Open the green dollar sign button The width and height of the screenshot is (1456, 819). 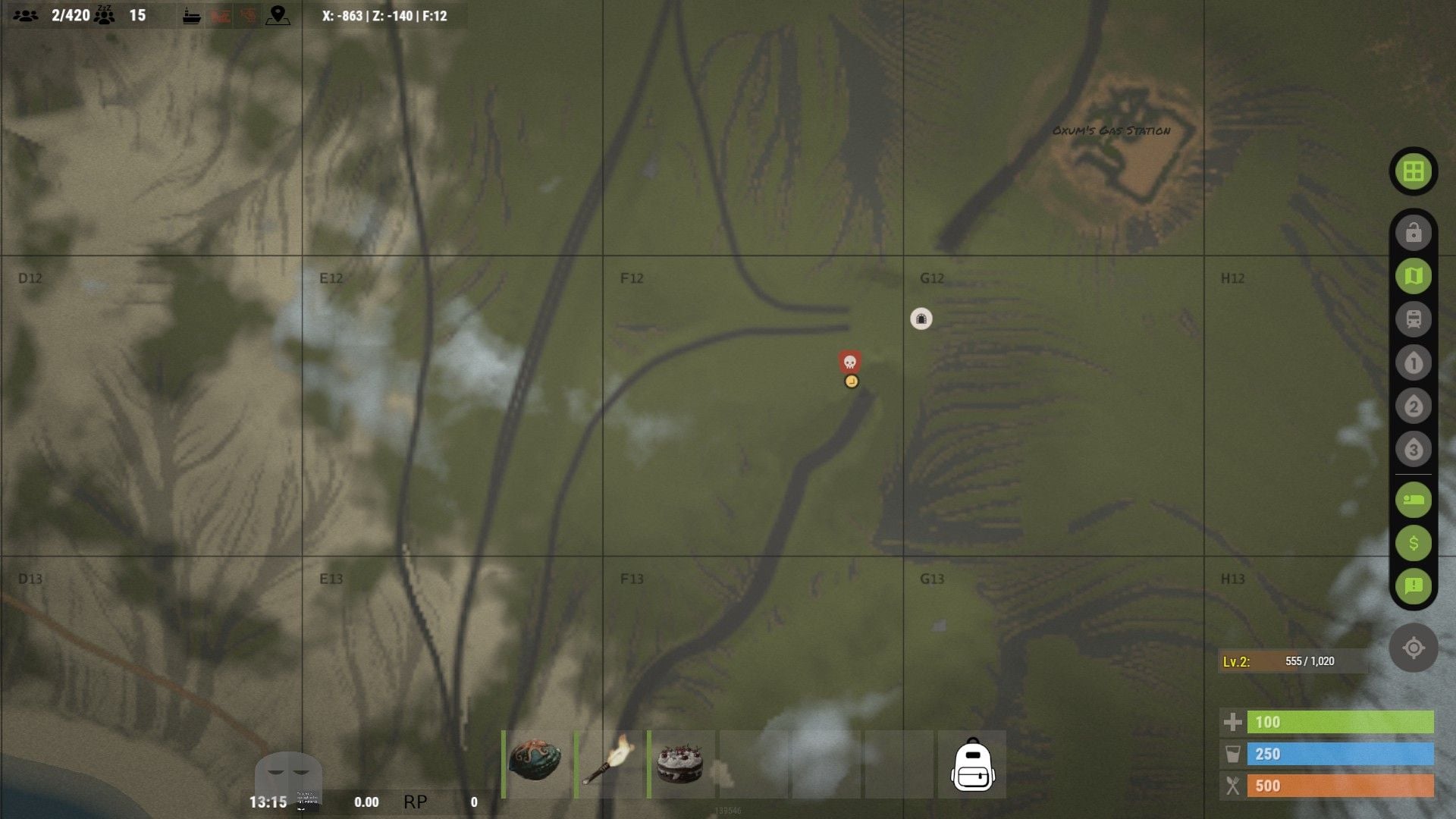coord(1413,543)
